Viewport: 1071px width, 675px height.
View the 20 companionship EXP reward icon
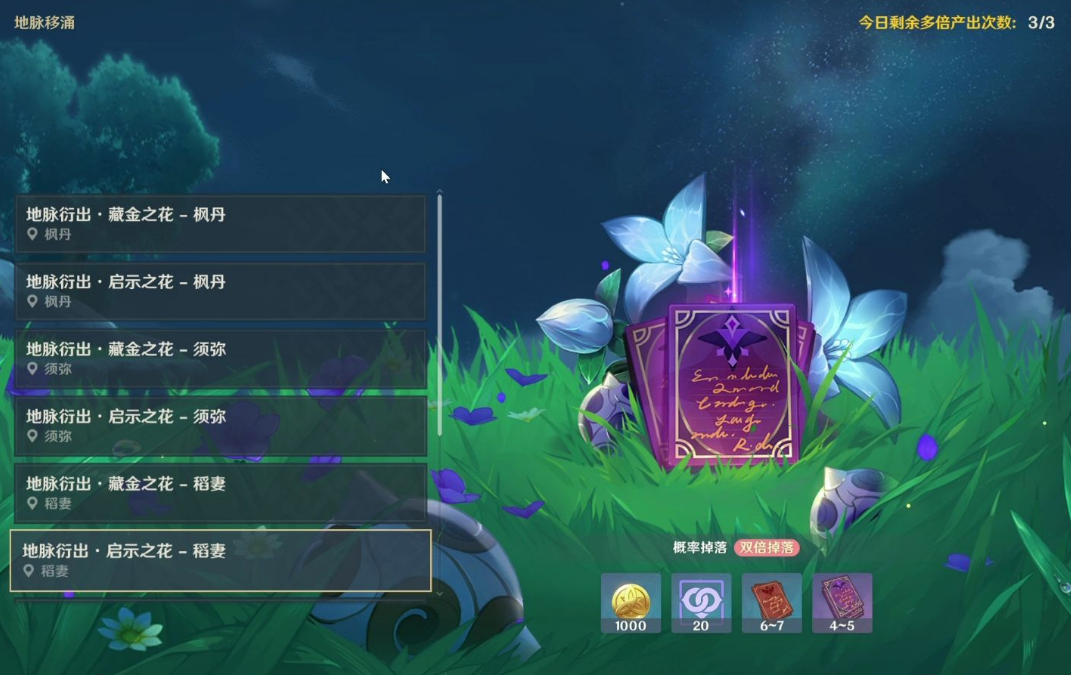pos(701,602)
